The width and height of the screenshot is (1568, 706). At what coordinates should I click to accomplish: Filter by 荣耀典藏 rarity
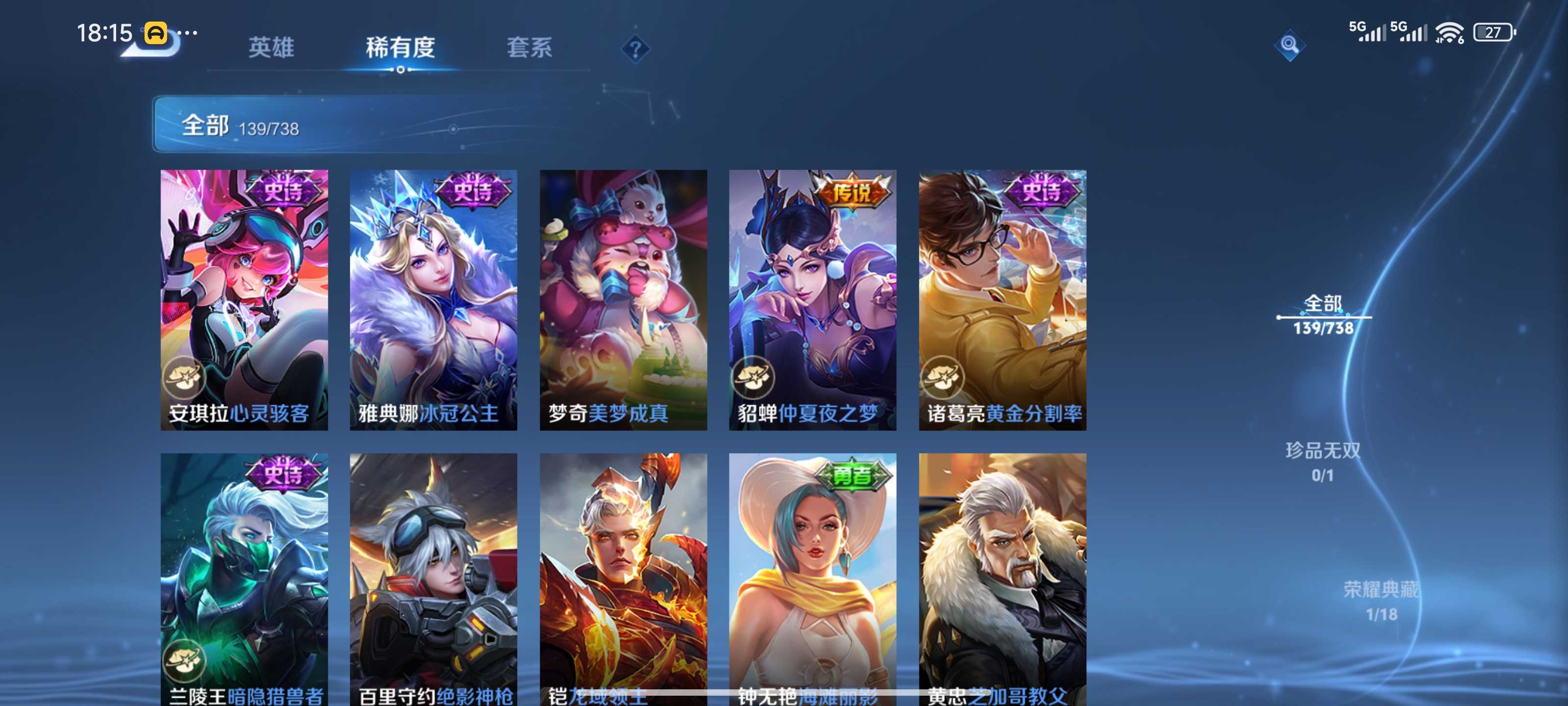coord(1380,601)
